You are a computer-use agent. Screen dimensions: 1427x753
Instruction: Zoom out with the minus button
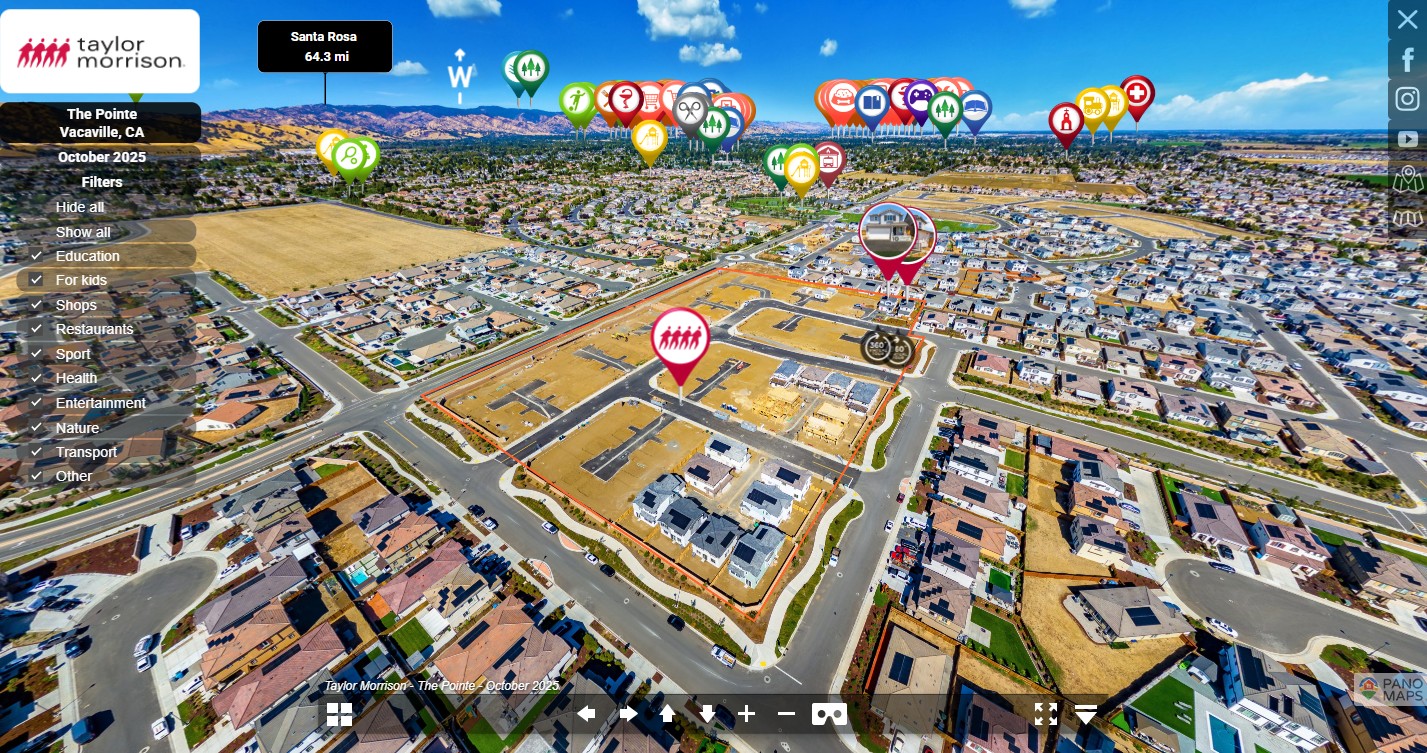click(x=786, y=714)
